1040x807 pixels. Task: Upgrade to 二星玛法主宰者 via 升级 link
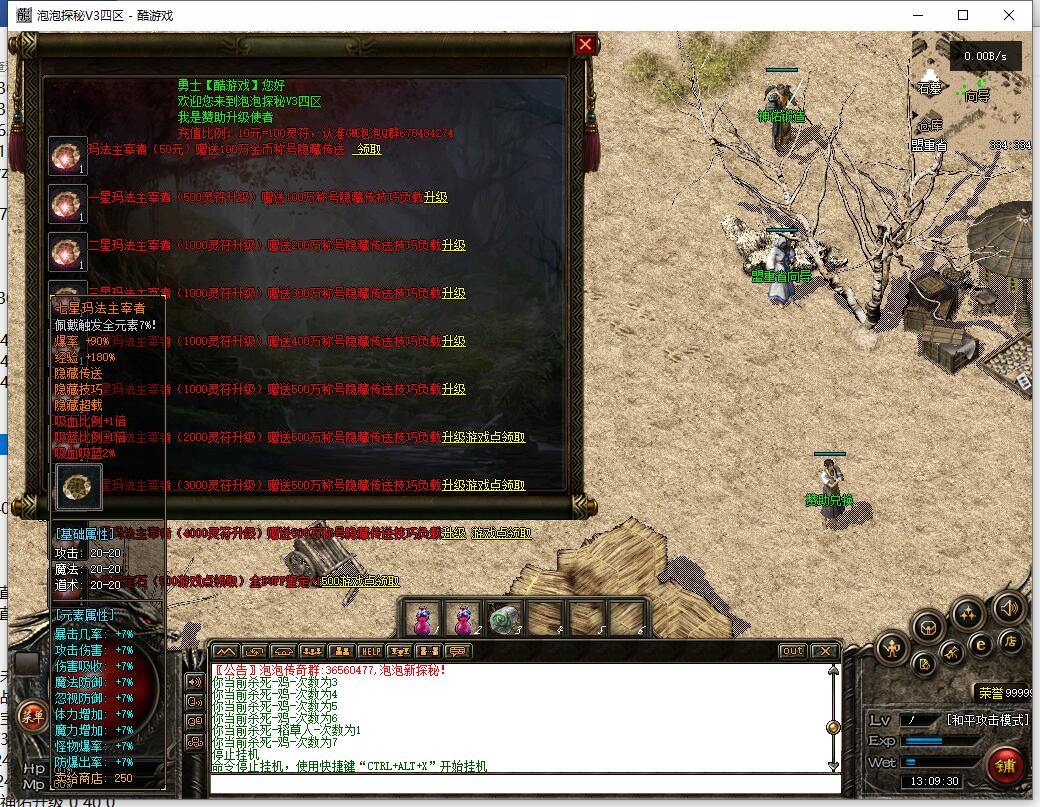[454, 245]
